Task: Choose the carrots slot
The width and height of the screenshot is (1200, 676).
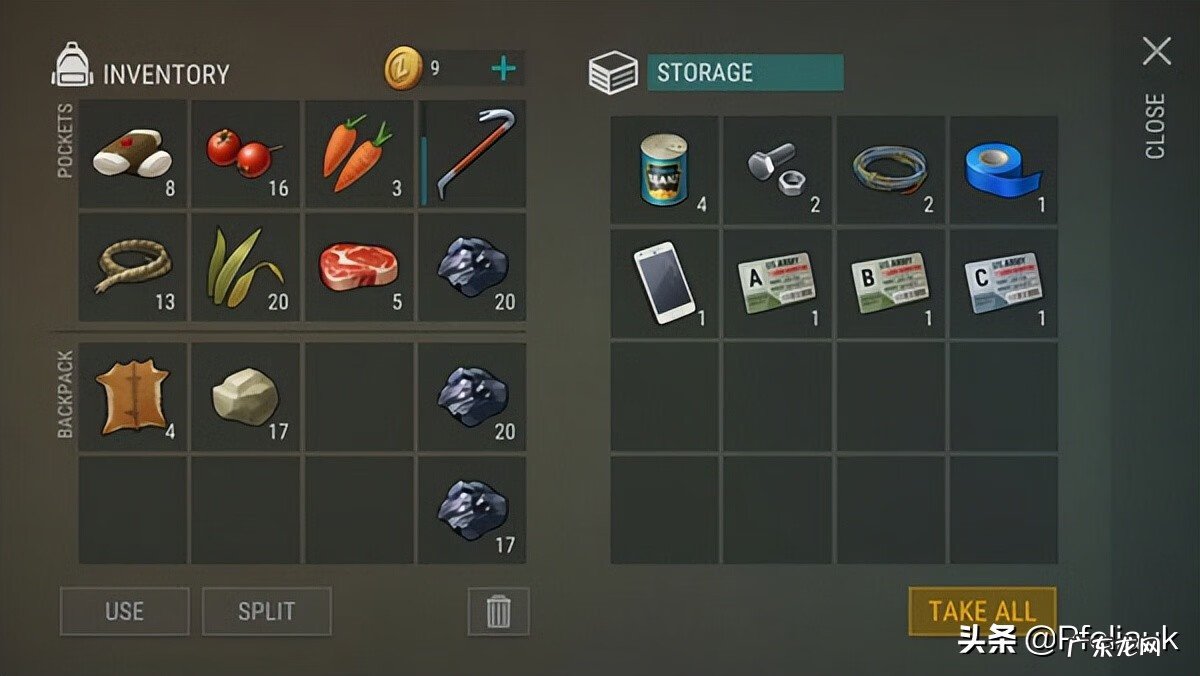Action: pos(359,154)
